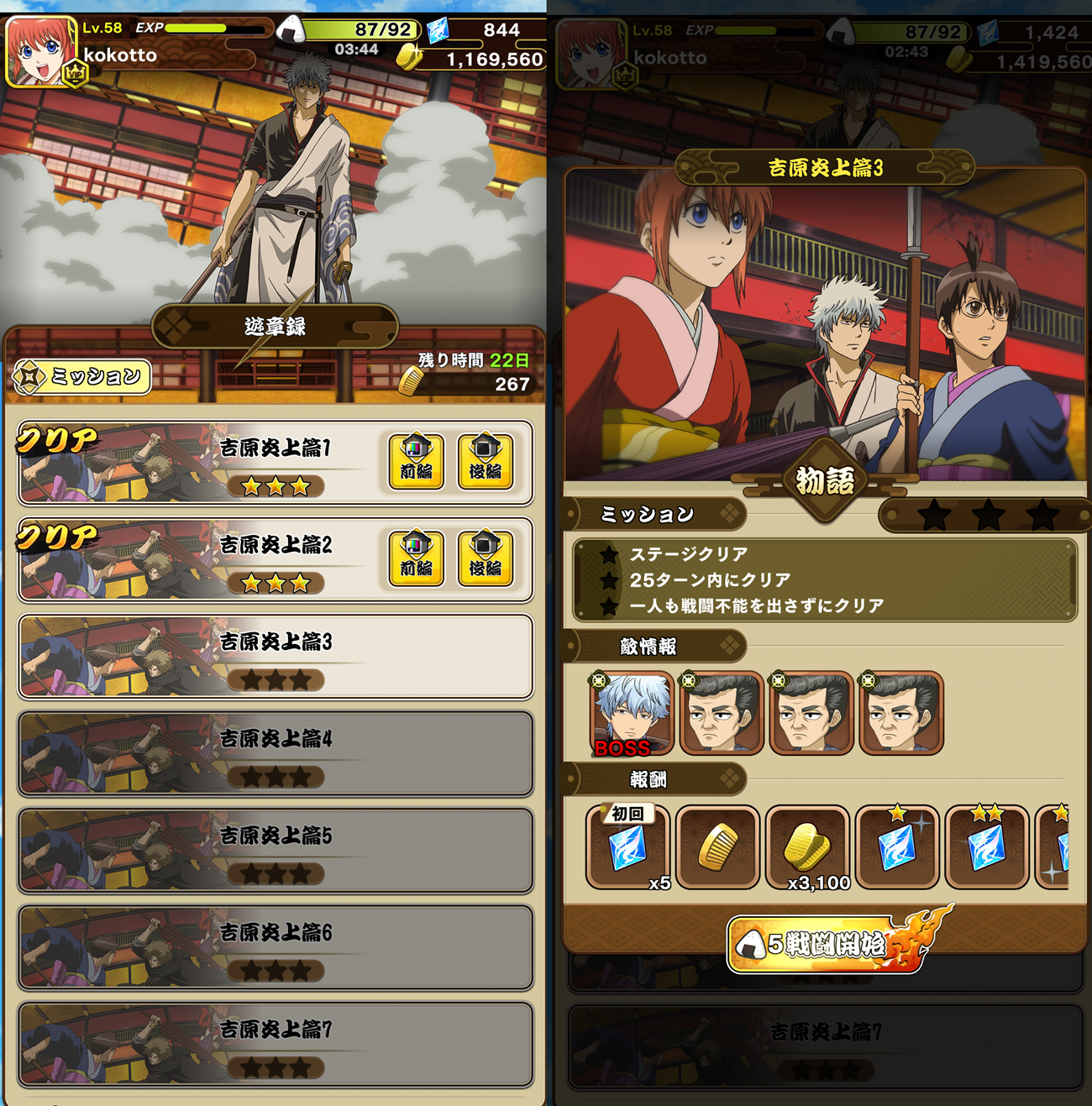
Task: Open kokotto player avatar profile
Action: click(x=40, y=52)
